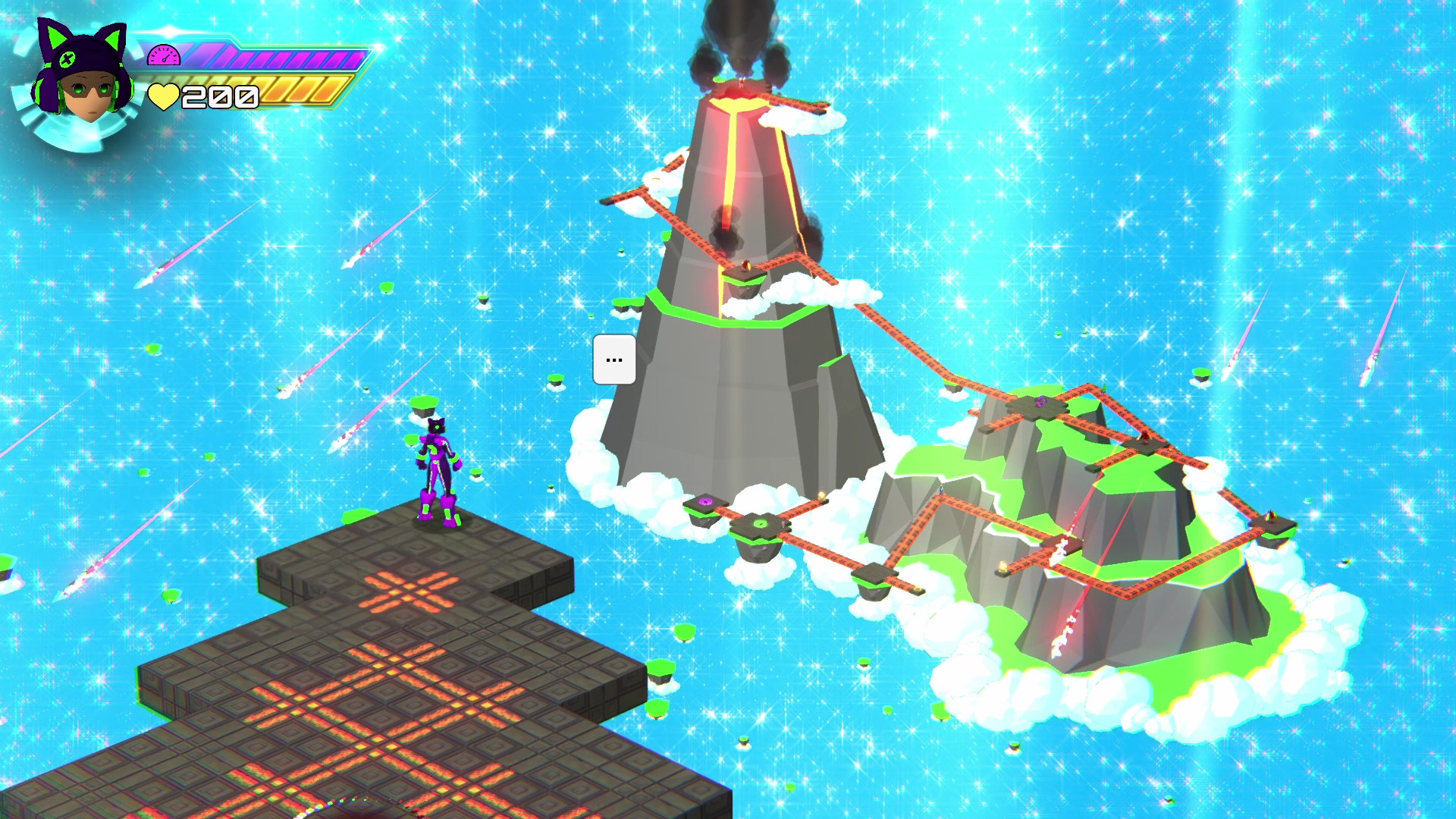Click the pink speedometer gauge icon

[162, 54]
